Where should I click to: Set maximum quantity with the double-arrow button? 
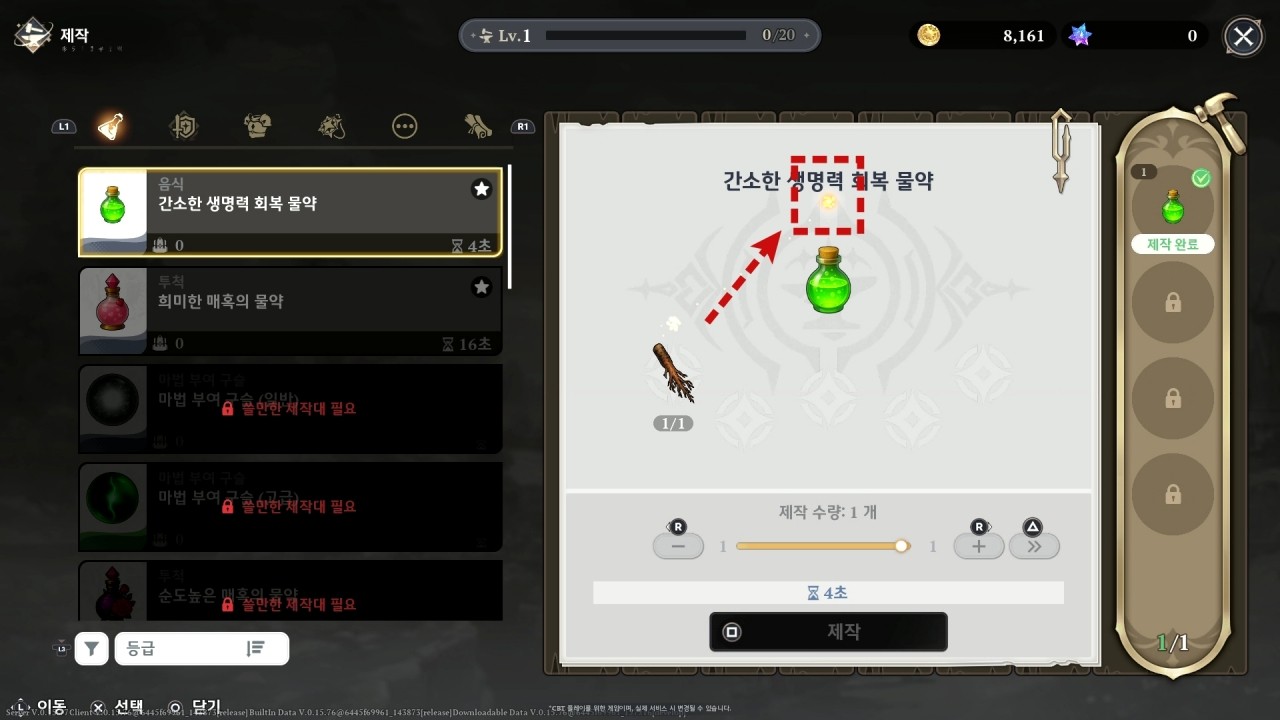[x=1034, y=546]
